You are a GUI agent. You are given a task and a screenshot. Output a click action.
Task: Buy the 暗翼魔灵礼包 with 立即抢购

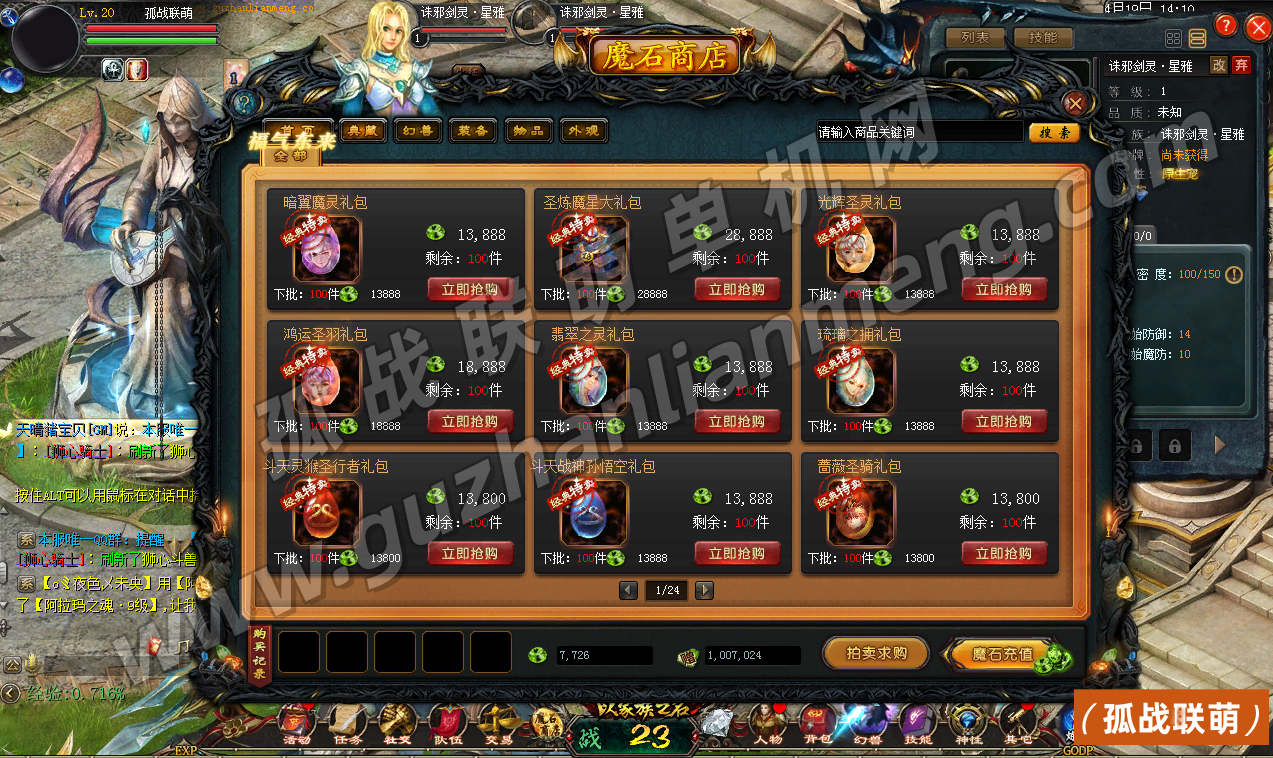coord(470,290)
